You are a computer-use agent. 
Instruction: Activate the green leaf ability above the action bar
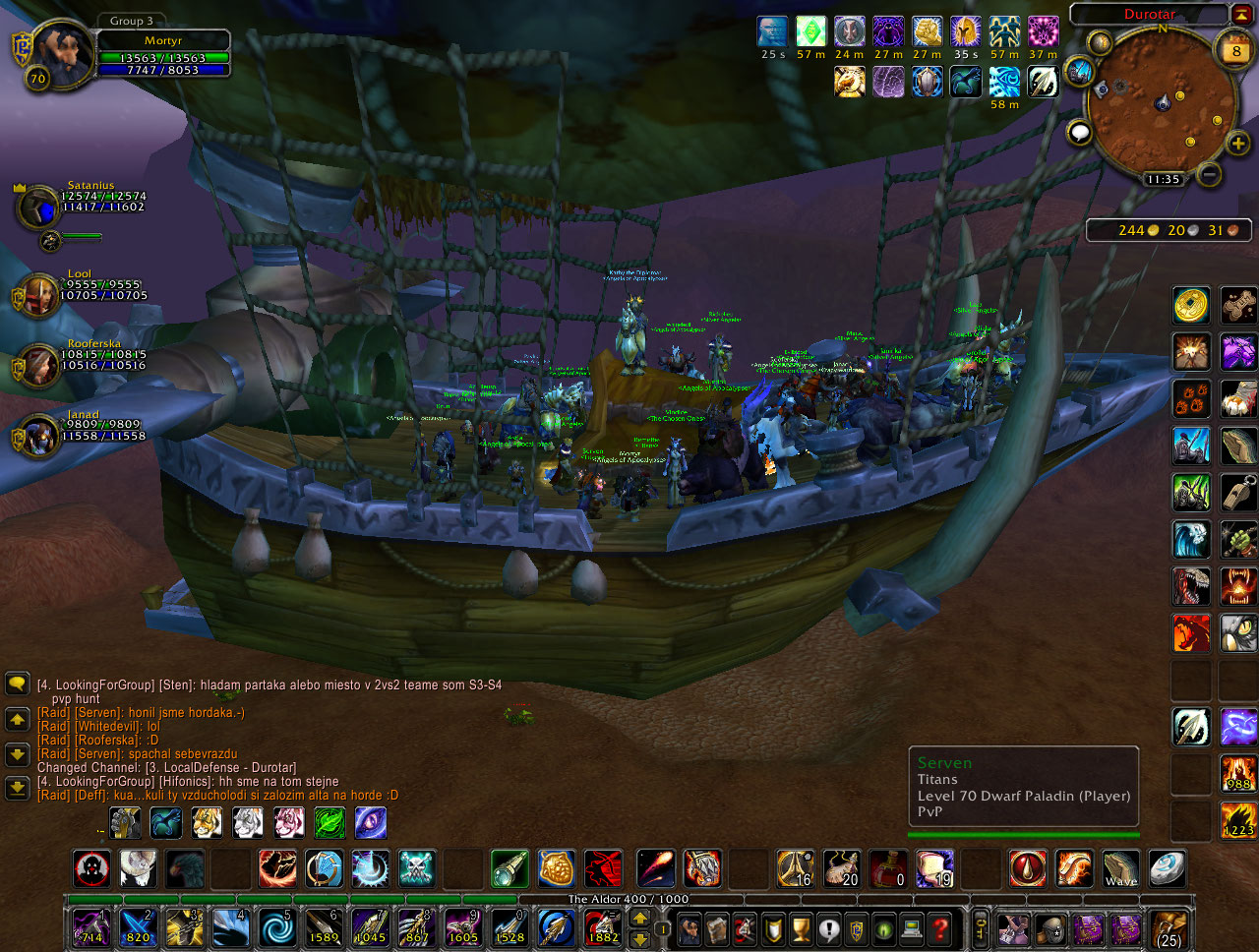pyautogui.click(x=330, y=822)
